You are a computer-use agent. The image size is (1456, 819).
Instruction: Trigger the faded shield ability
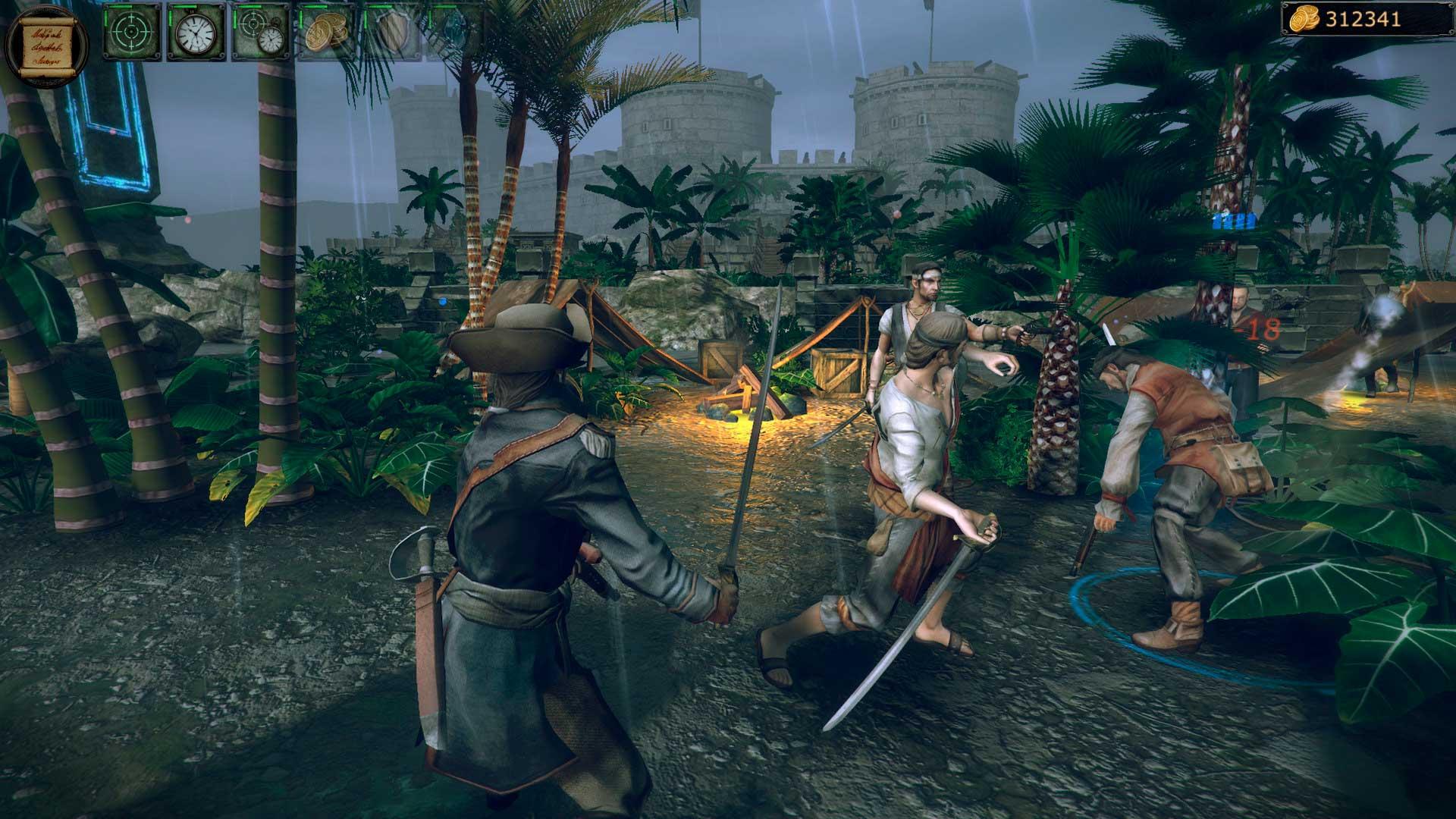[x=391, y=33]
